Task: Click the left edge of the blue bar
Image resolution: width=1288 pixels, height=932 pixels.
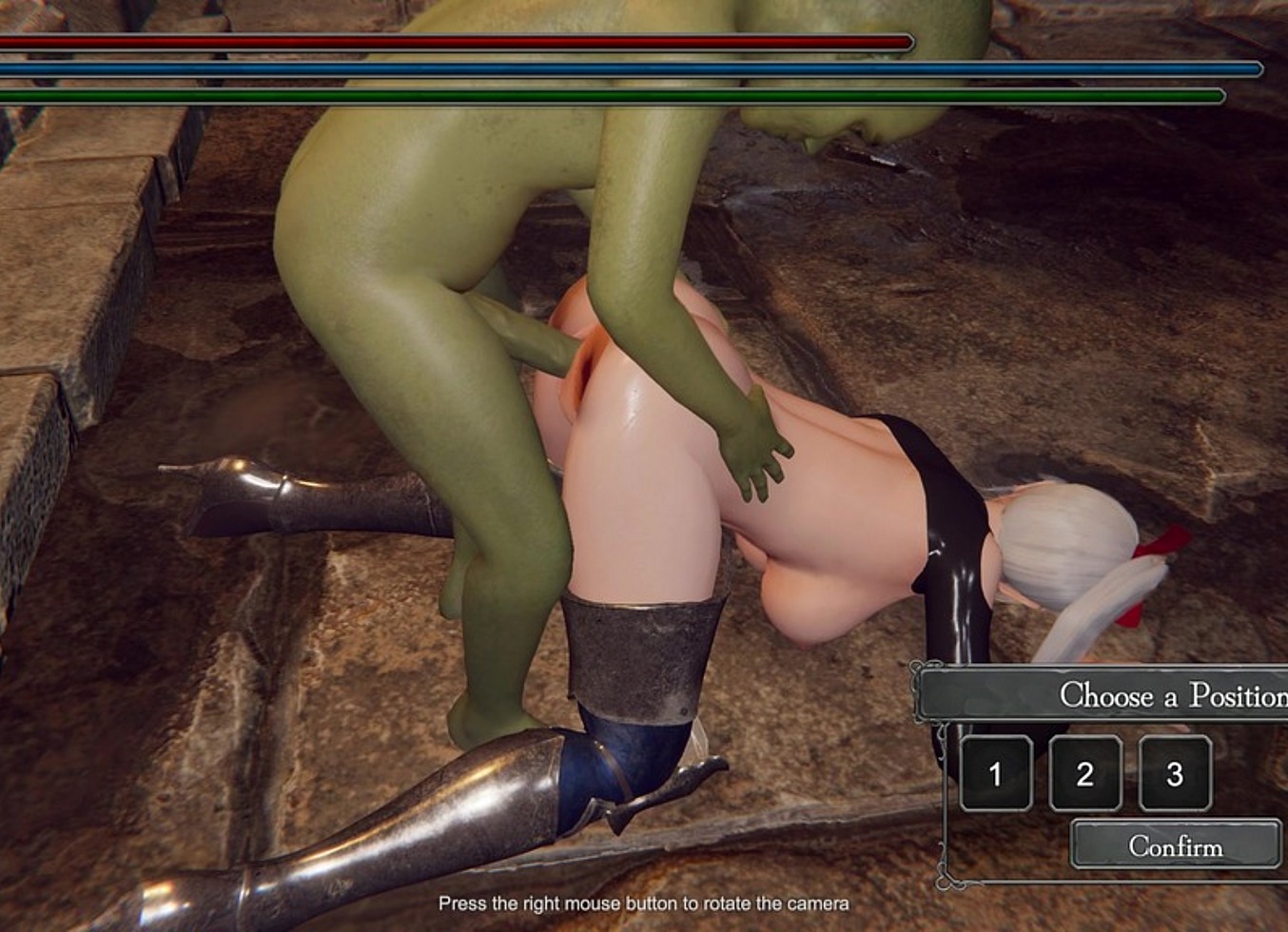Action: pyautogui.click(x=8, y=69)
